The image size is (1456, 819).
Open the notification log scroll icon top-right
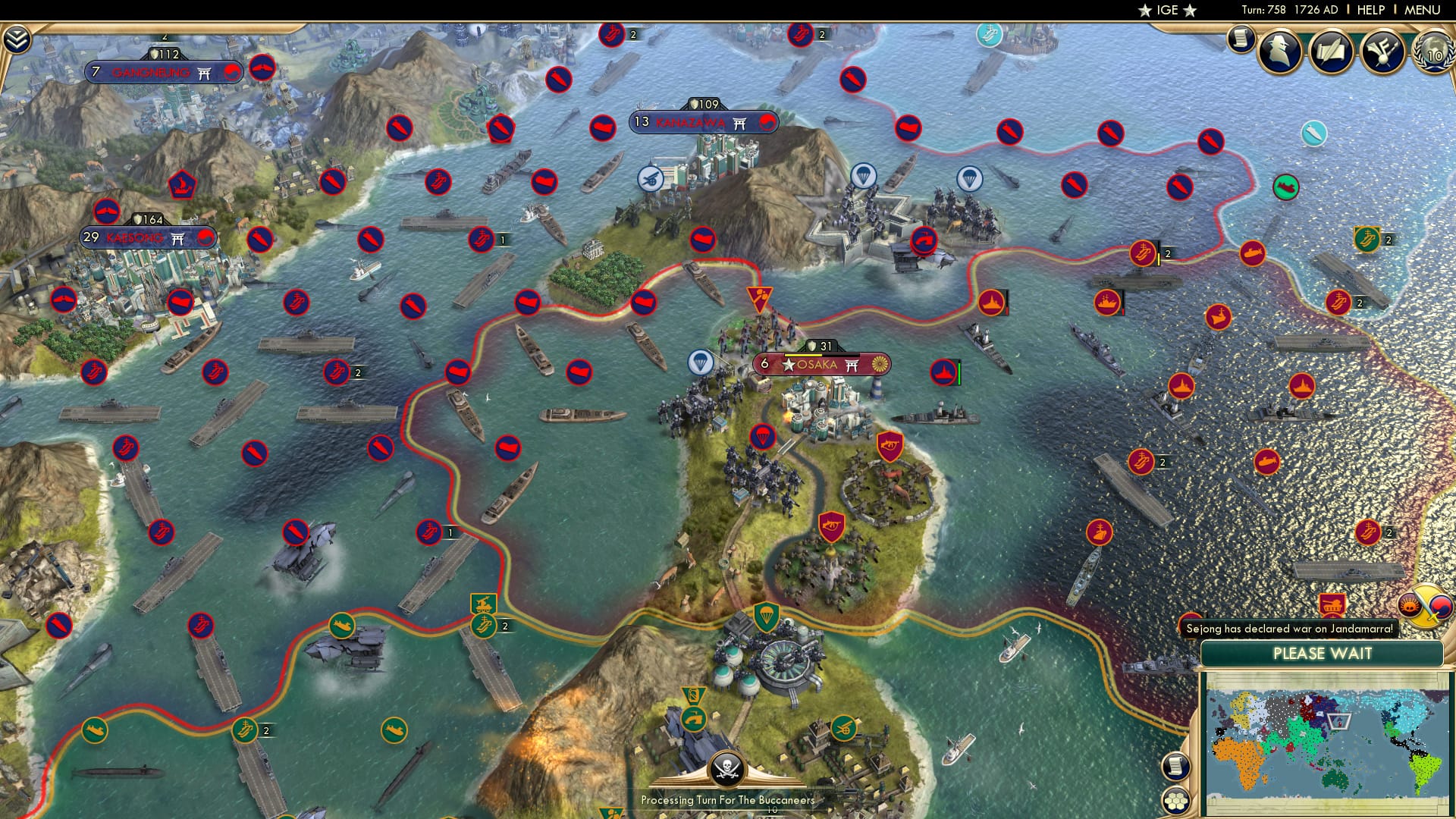(1241, 39)
